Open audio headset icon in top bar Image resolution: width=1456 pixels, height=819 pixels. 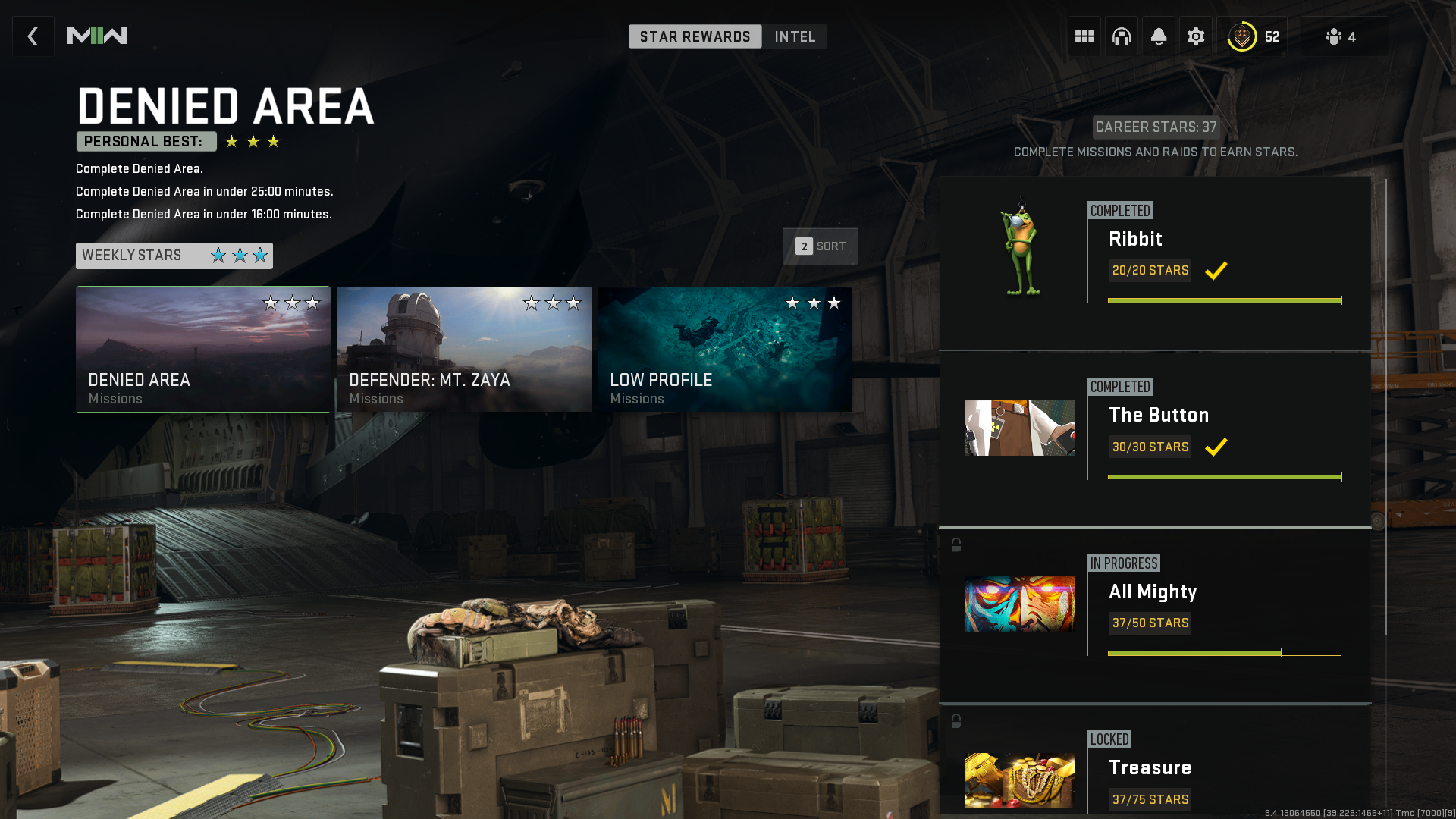click(1121, 36)
